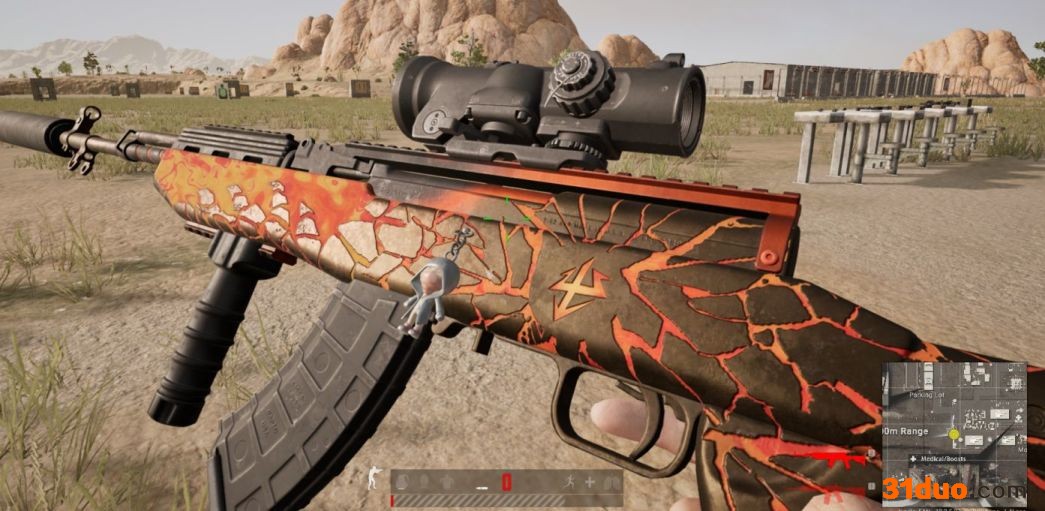Select the standing stance character icon
Viewport: 1045px width, 511px height.
(x=374, y=478)
